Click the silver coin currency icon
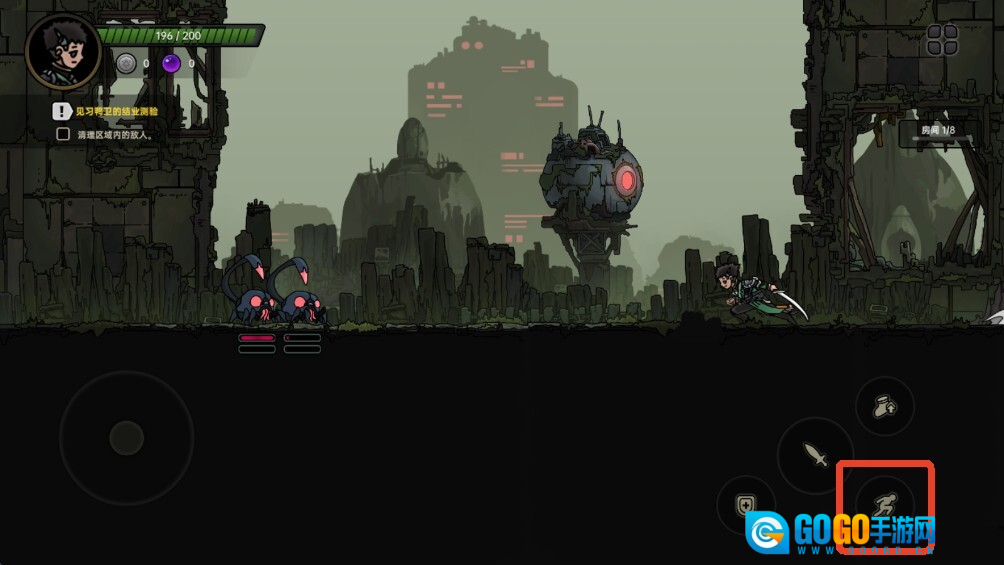Viewport: 1004px width, 565px height. click(x=125, y=64)
